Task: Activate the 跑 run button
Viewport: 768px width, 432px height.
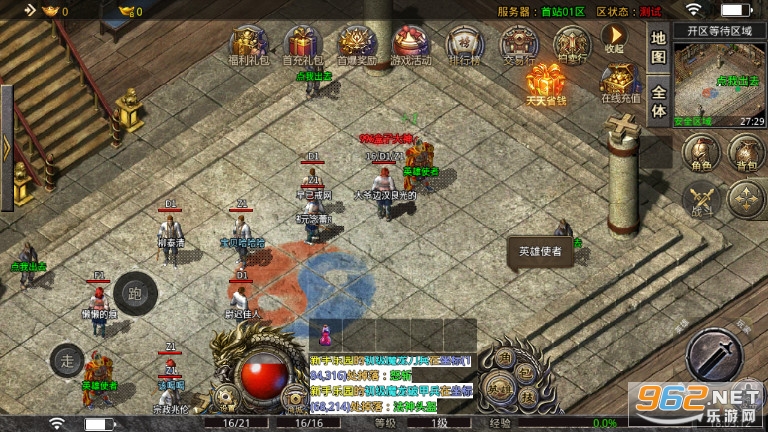Action: [135, 293]
